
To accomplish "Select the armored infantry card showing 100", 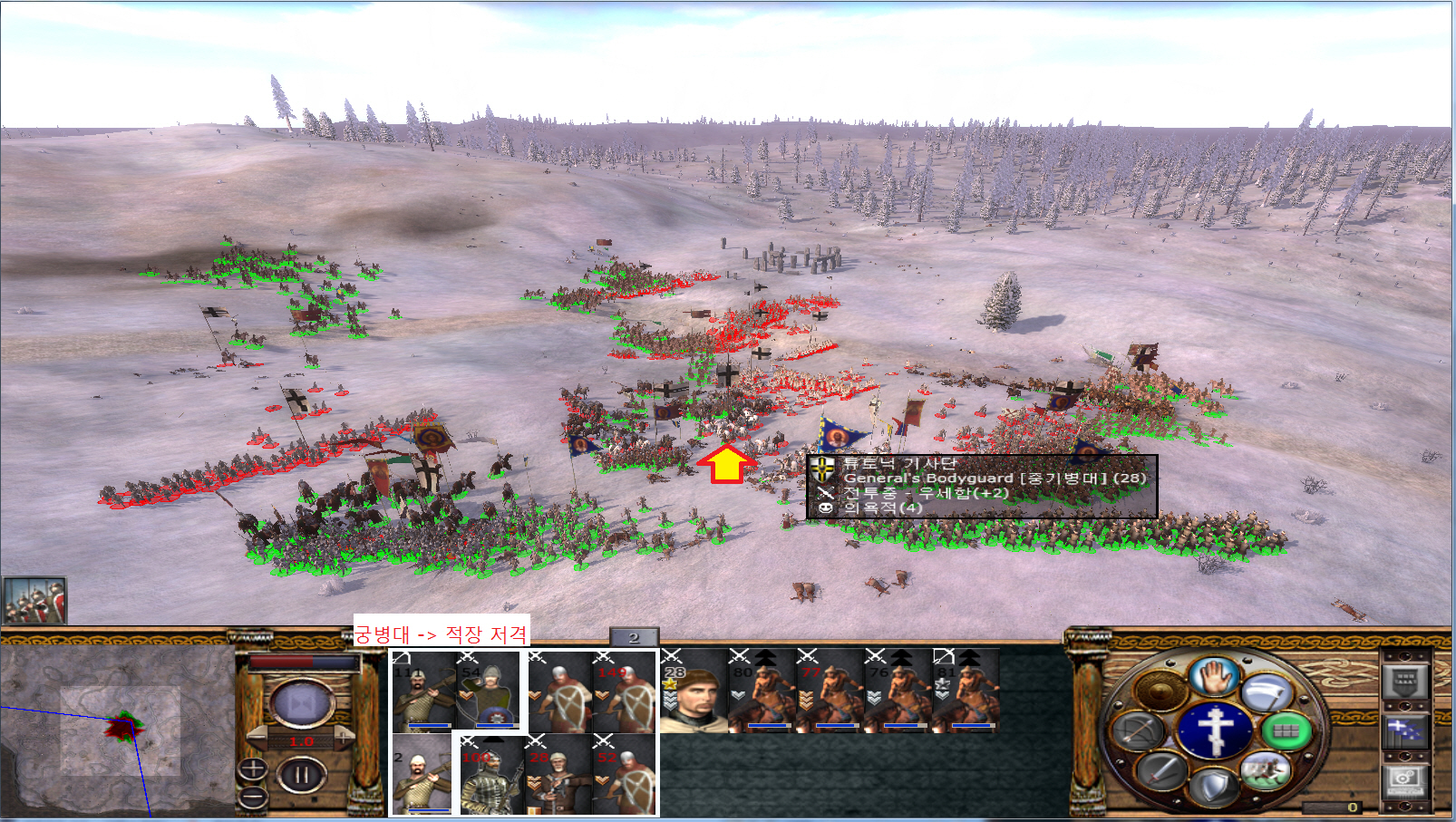I will [x=490, y=777].
